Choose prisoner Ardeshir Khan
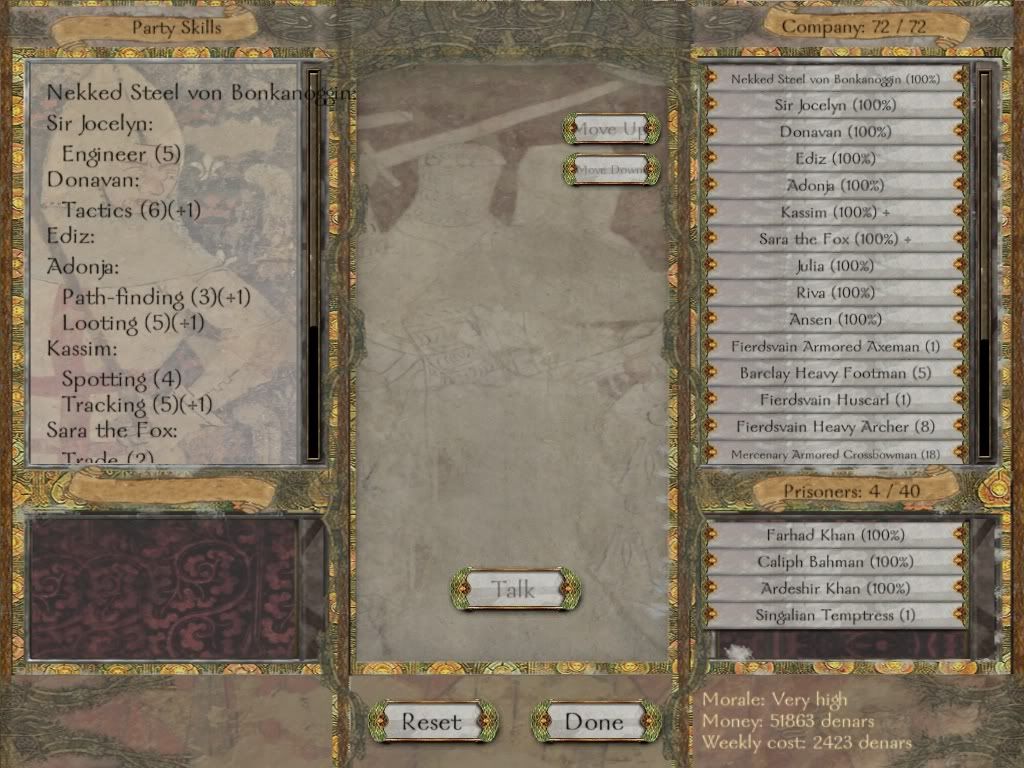Screen dimensions: 1024x768 point(835,588)
